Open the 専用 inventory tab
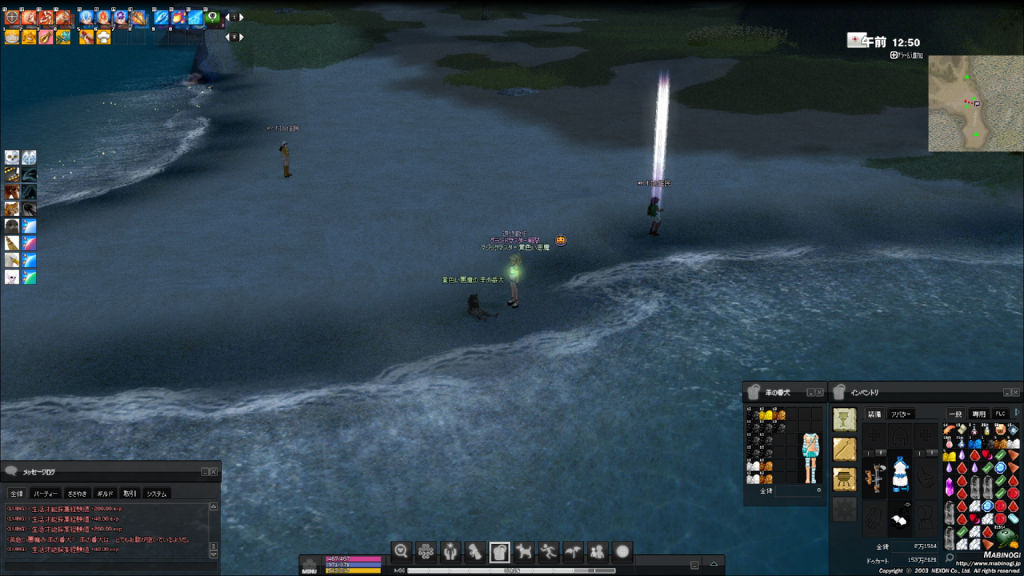The height and width of the screenshot is (576, 1024). [x=979, y=413]
